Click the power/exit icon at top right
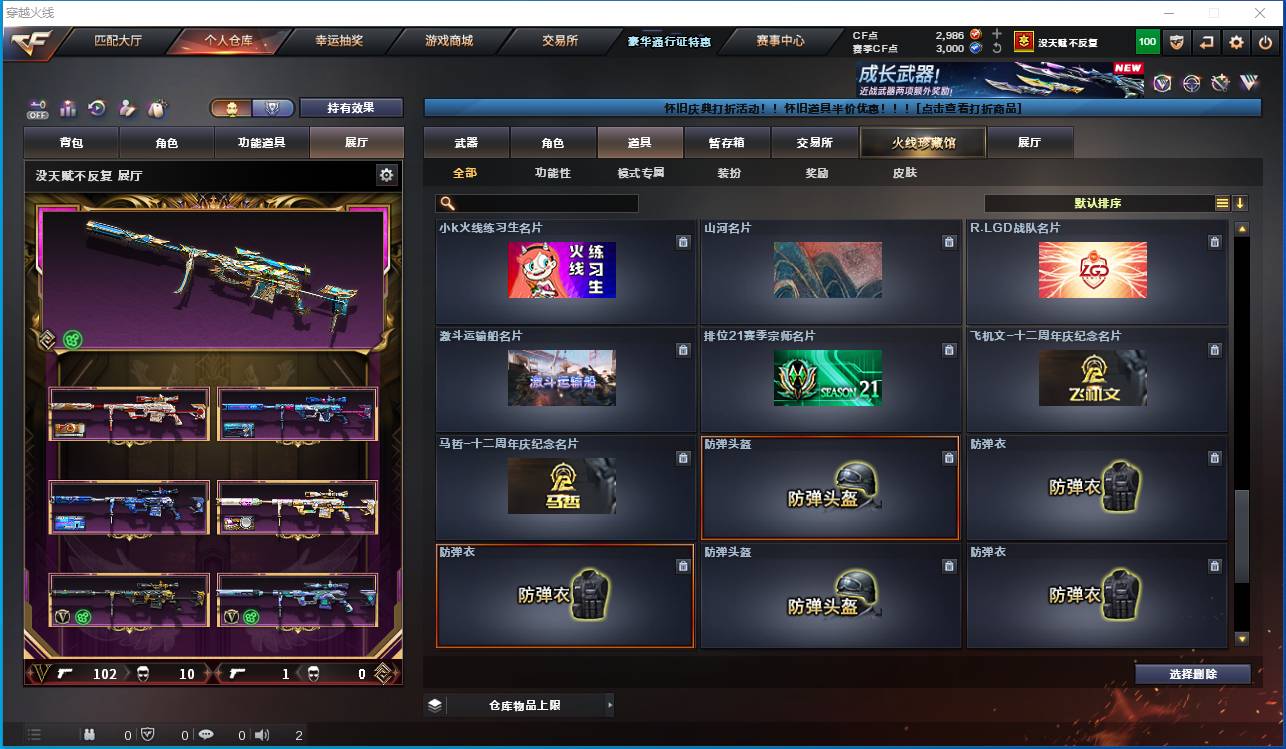The height and width of the screenshot is (749, 1286). [x=1266, y=42]
